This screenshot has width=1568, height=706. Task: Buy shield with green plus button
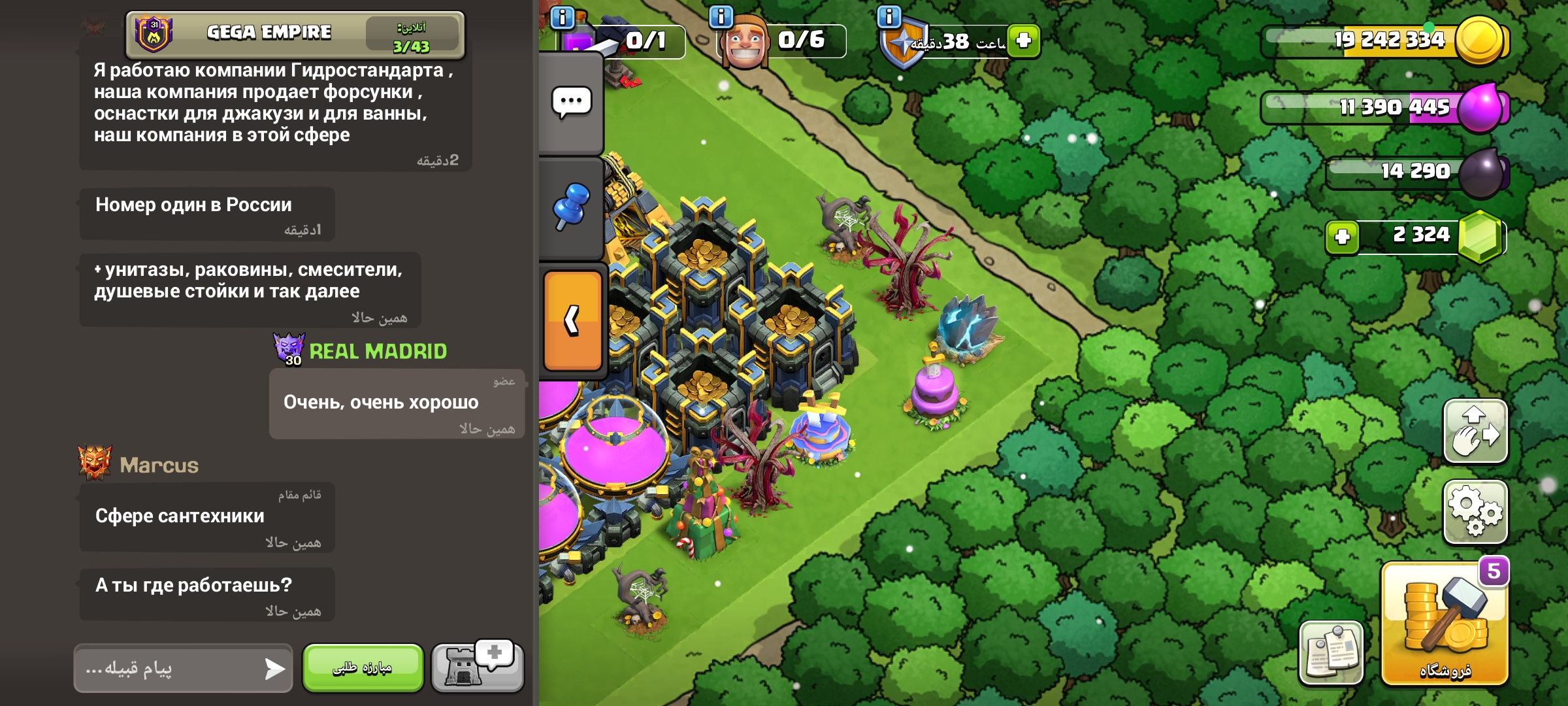pyautogui.click(x=1023, y=41)
